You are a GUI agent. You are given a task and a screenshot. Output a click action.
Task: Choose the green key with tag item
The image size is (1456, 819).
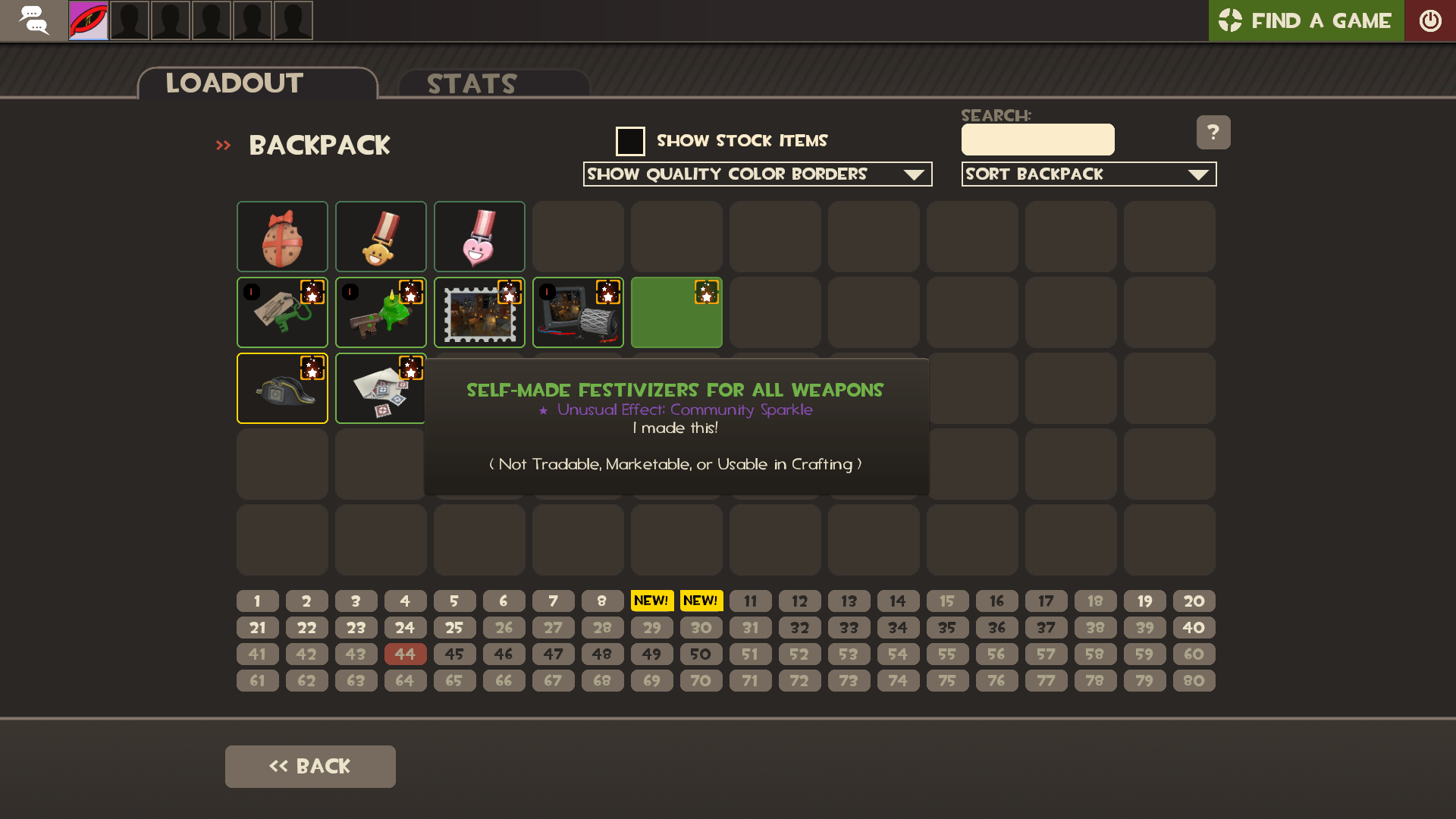282,312
